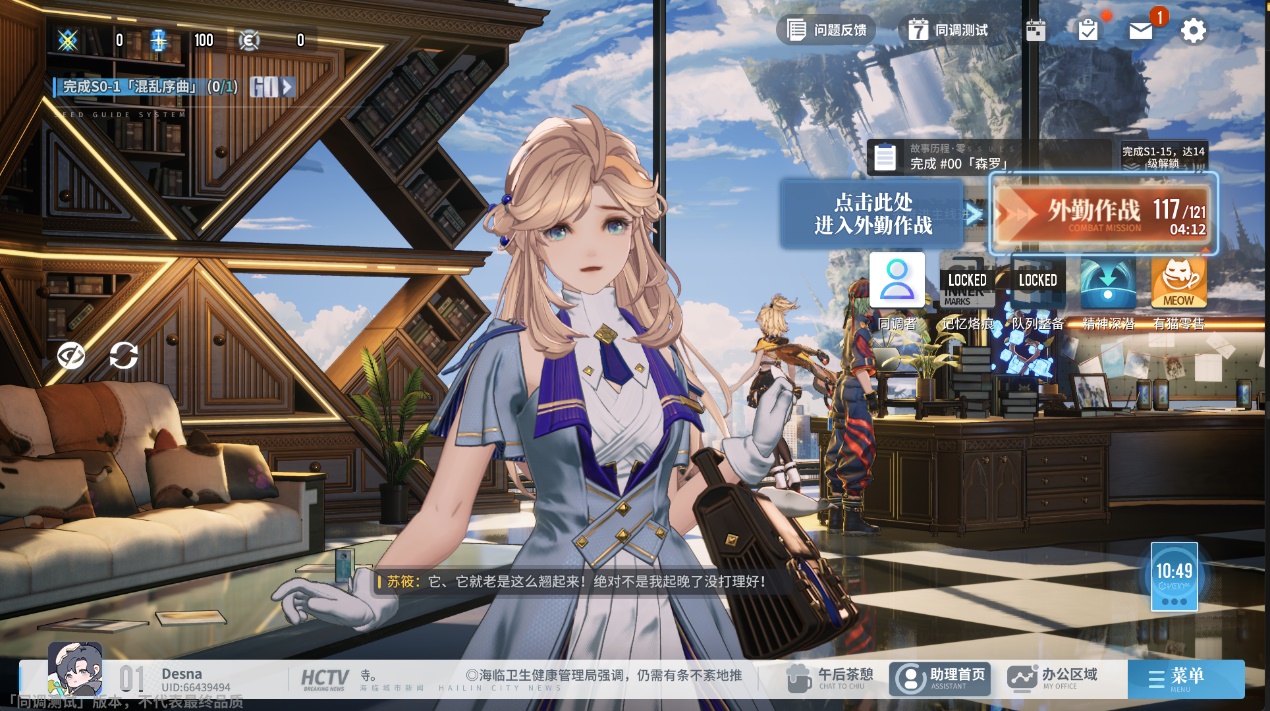Open the clipboard checklist tasks icon
This screenshot has height=711, width=1270.
tap(1088, 30)
